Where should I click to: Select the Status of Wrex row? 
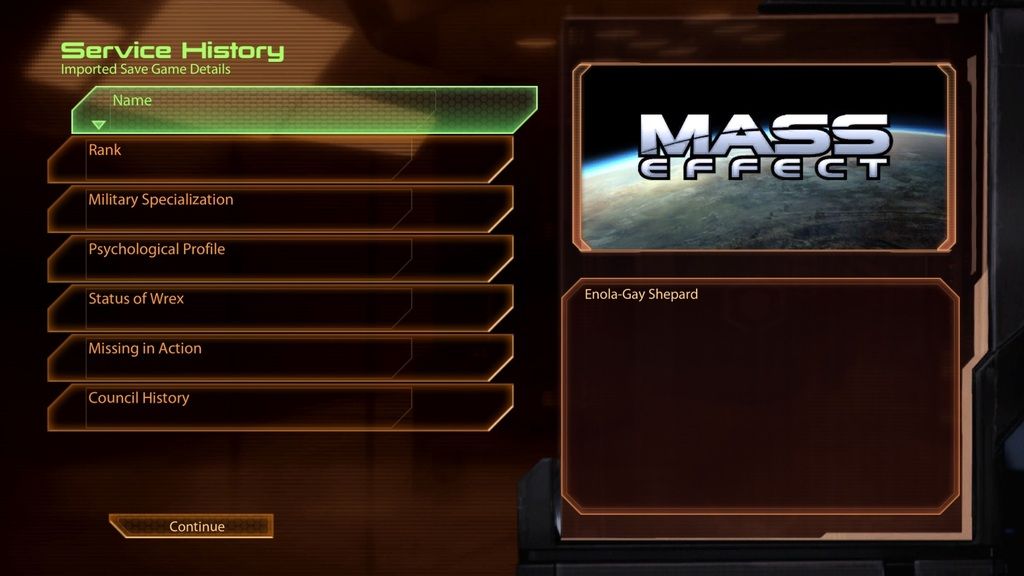pos(280,308)
